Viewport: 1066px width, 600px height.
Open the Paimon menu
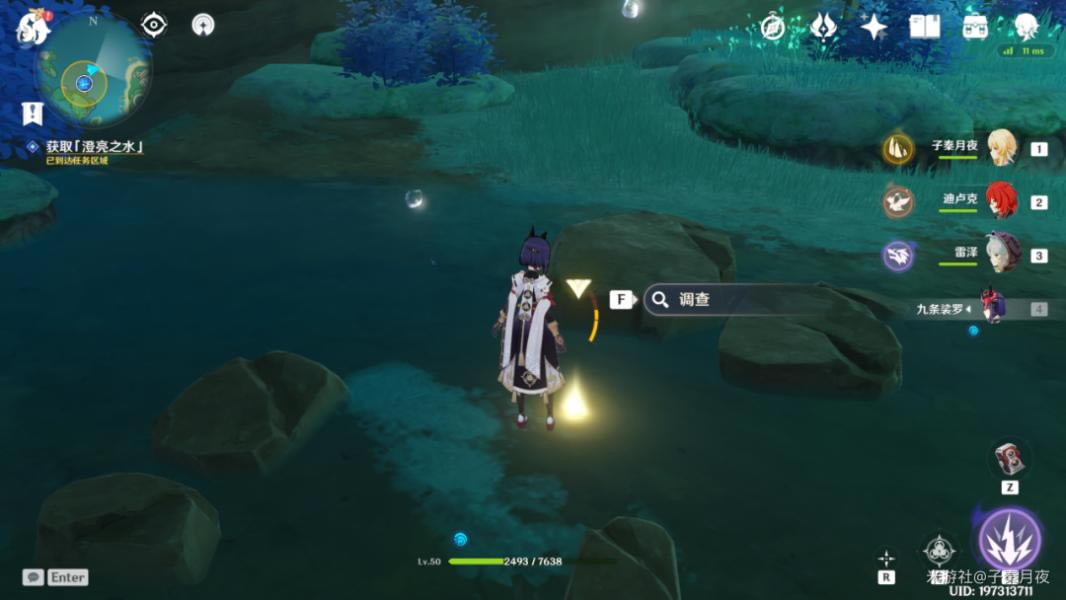click(x=33, y=28)
